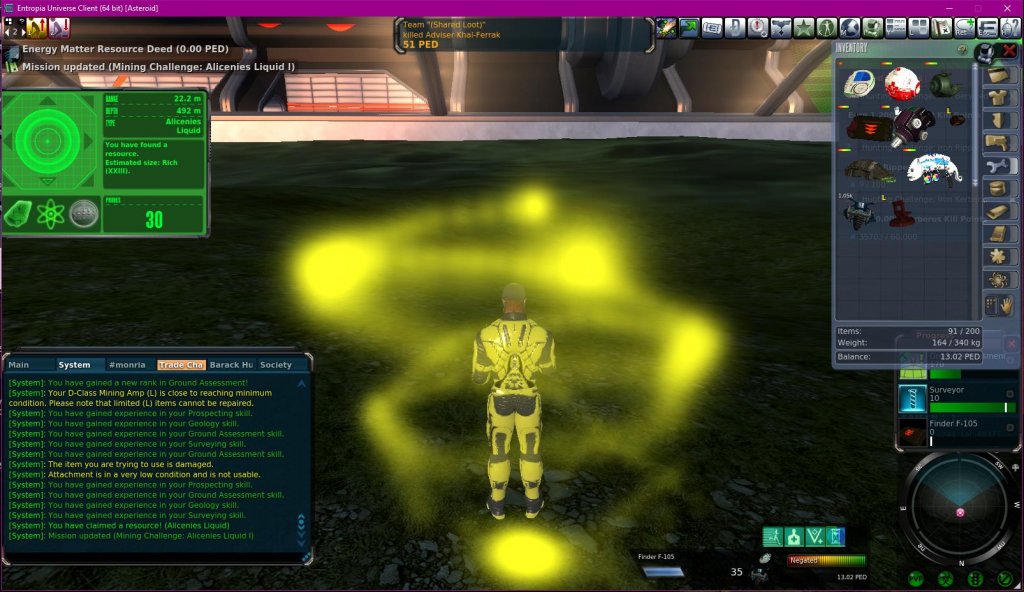Click the inventory help question mark
Image resolution: width=1024 pixels, height=592 pixels.
(x=962, y=48)
